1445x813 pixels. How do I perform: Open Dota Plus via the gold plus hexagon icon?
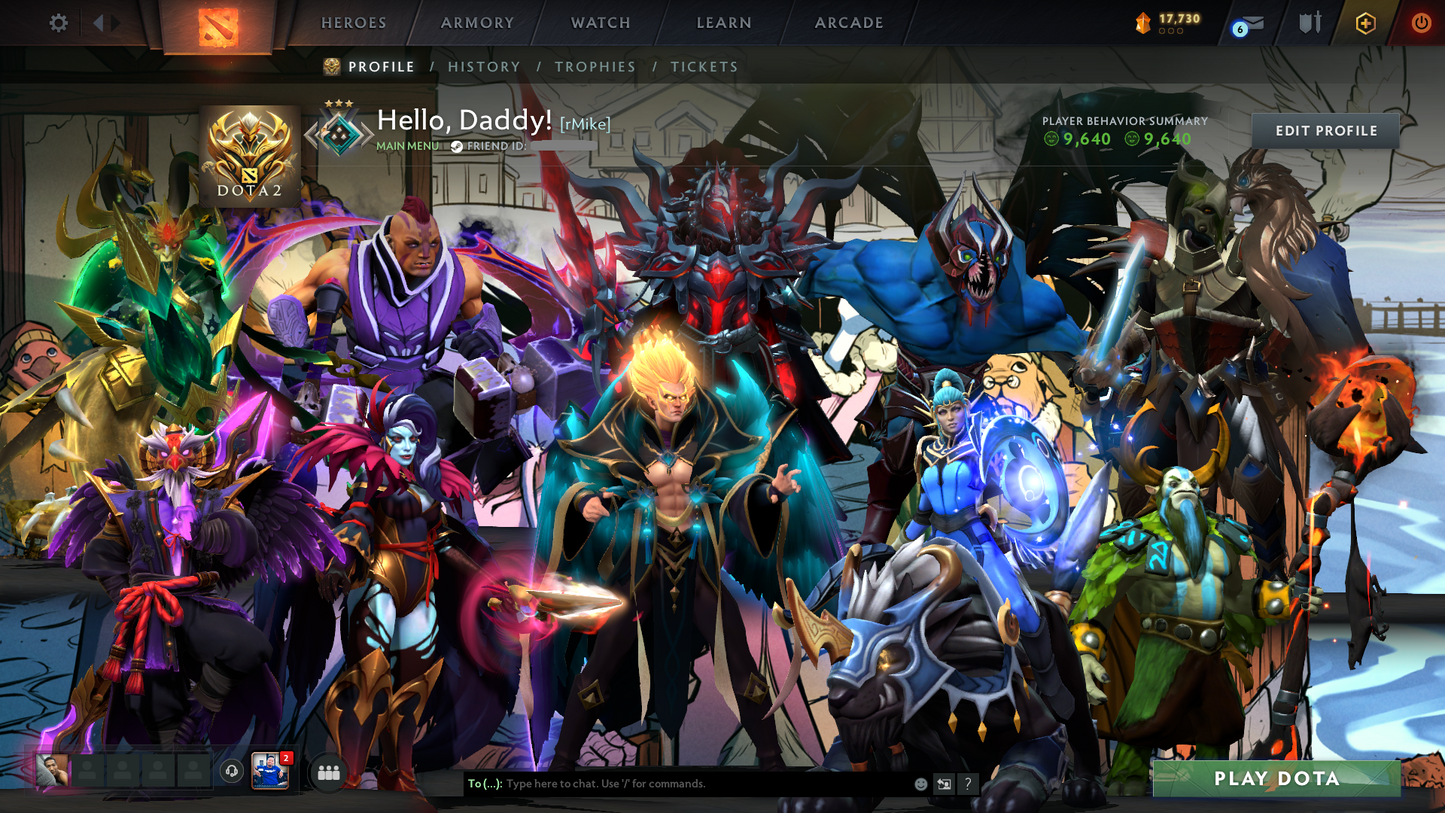click(1366, 22)
